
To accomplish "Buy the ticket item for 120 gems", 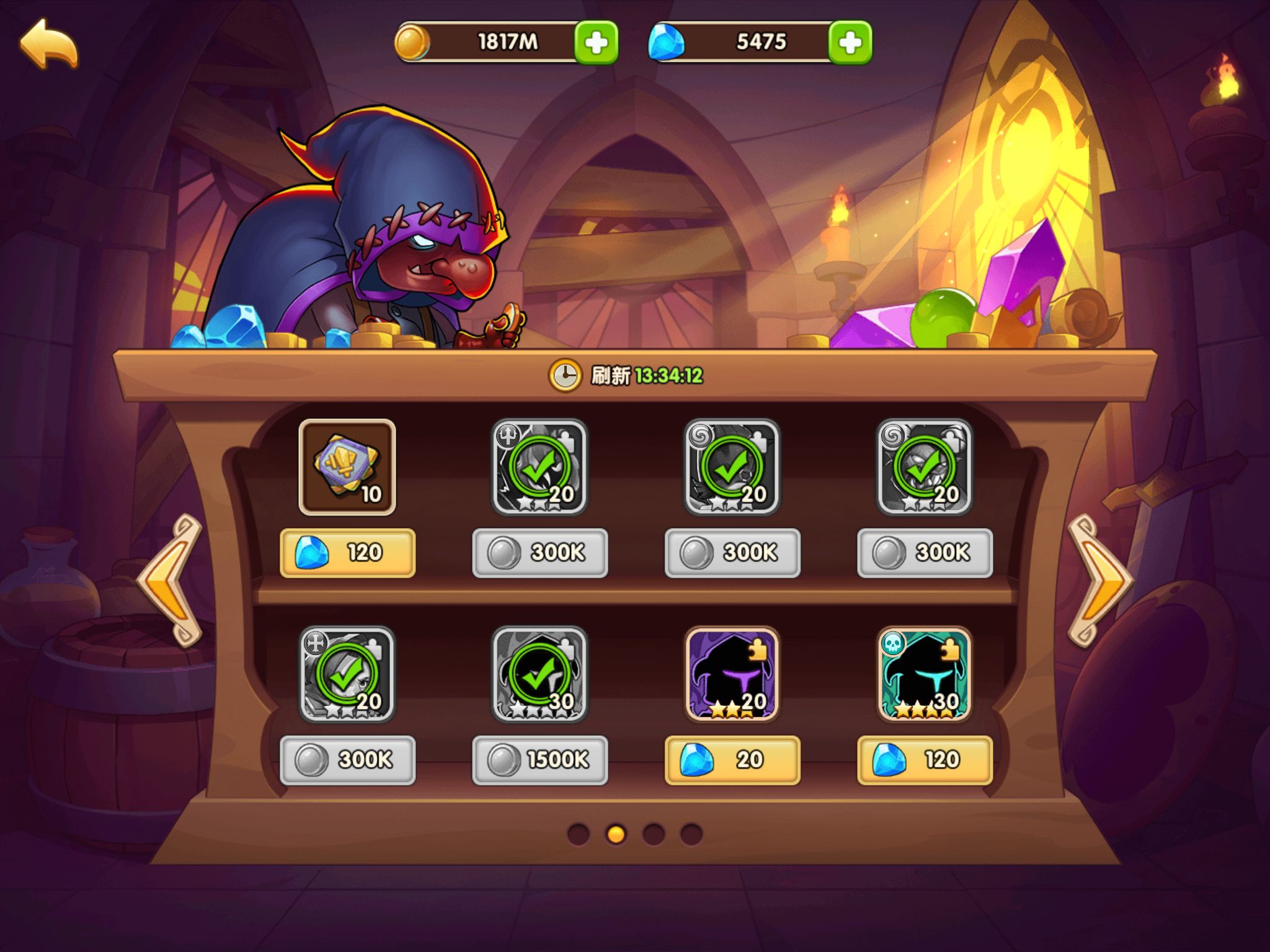I will (x=347, y=553).
